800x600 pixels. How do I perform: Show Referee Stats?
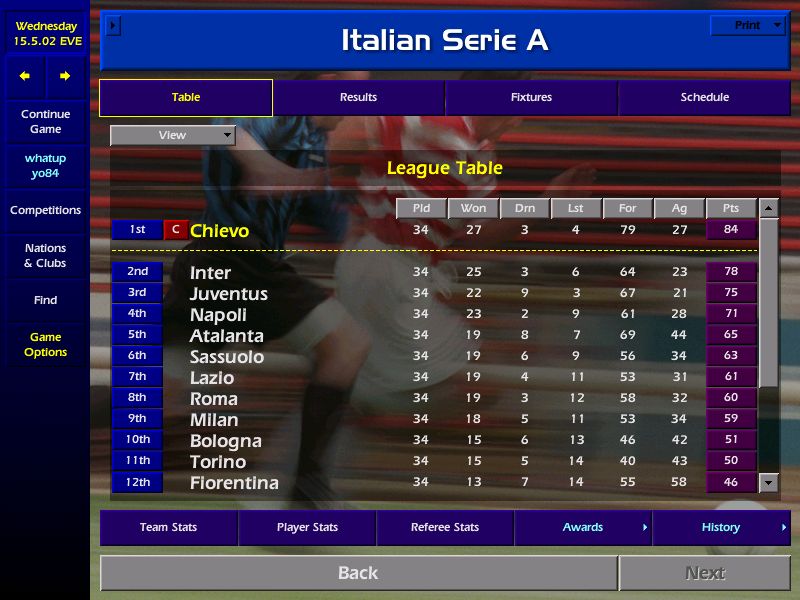tap(445, 527)
